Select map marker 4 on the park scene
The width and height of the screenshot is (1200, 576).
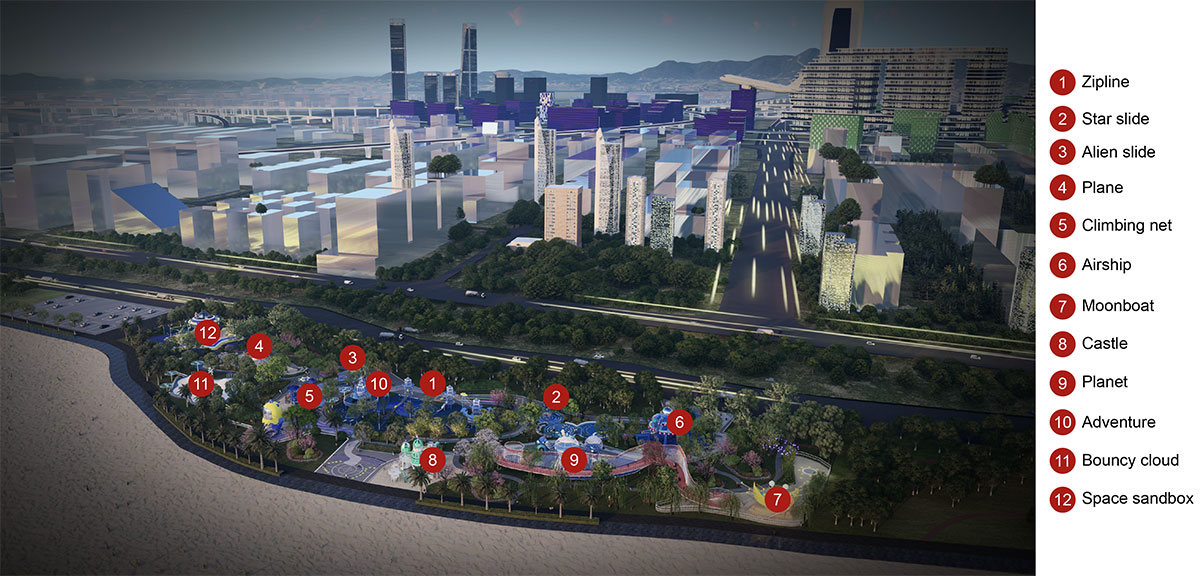[x=259, y=346]
